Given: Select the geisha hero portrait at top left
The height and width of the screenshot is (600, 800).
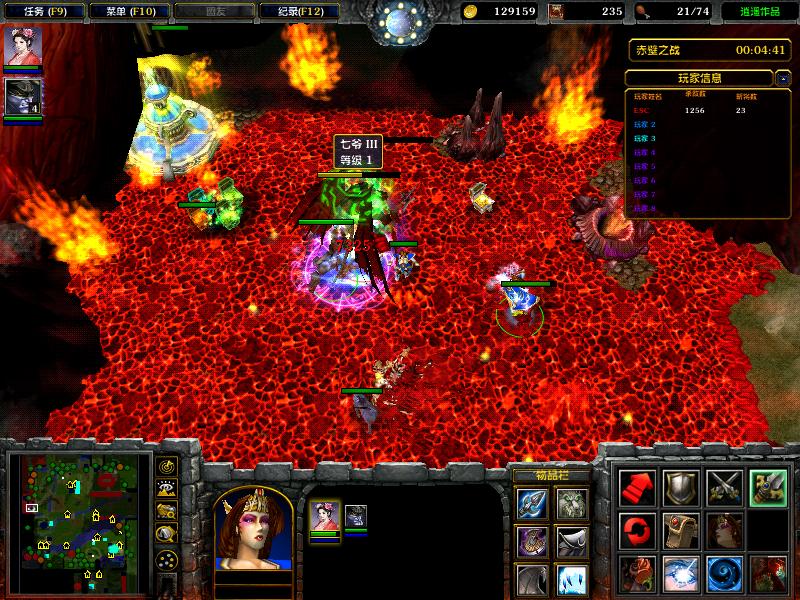Looking at the screenshot, I should (21, 47).
